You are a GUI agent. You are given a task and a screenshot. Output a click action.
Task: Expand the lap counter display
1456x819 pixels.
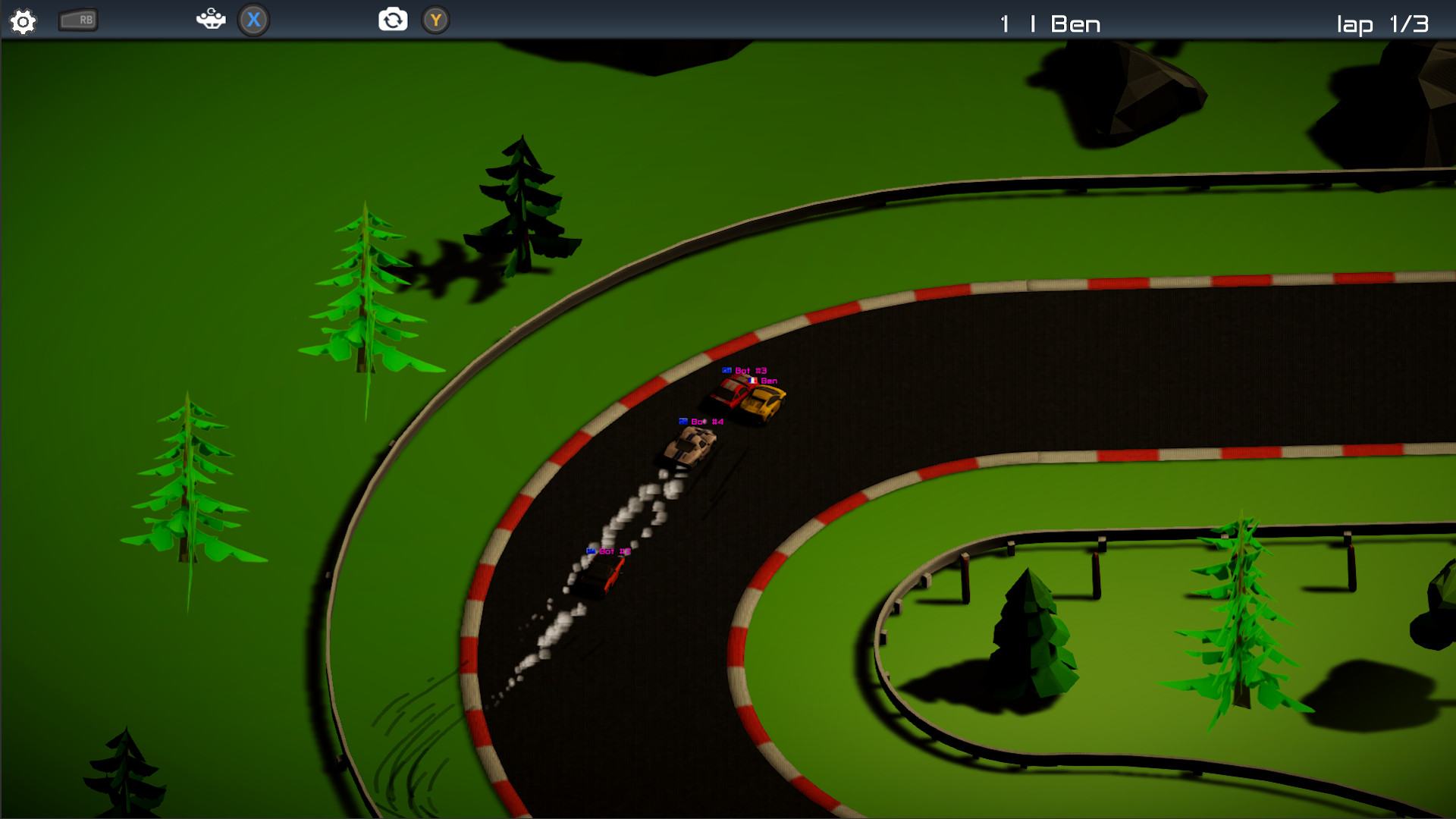1382,24
